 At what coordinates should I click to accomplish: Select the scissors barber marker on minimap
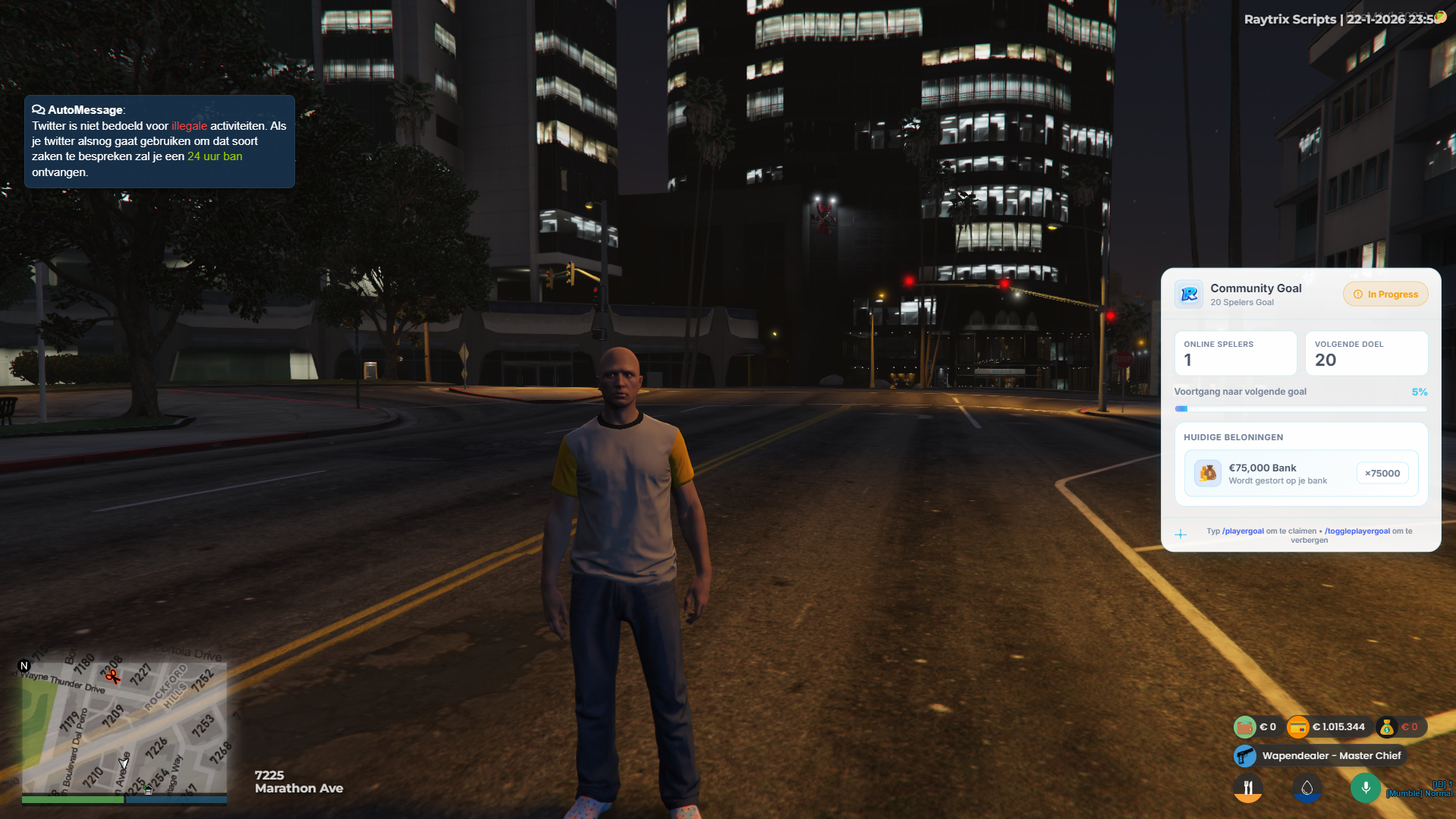click(x=112, y=676)
